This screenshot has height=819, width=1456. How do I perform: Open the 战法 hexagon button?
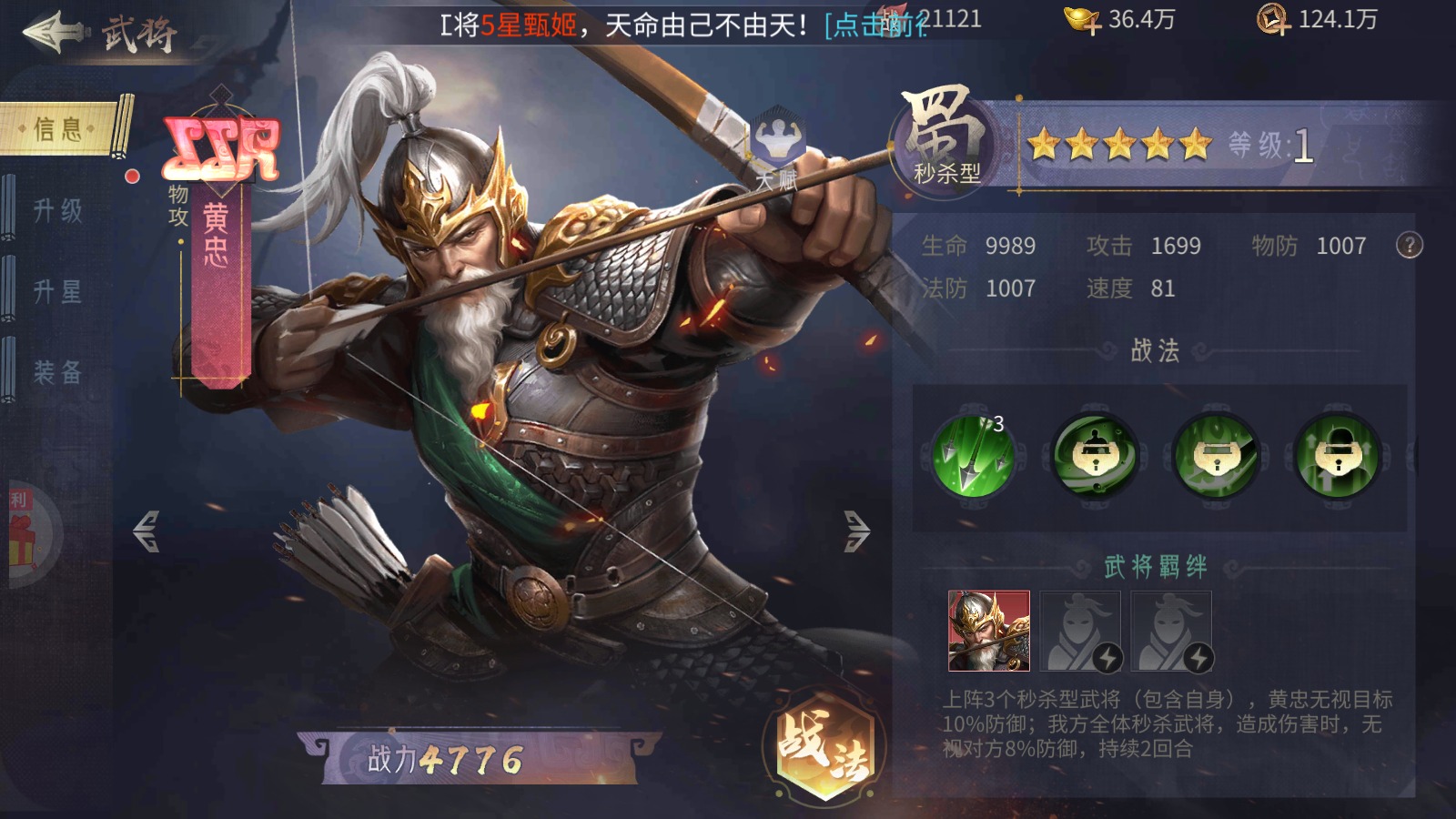(x=824, y=746)
